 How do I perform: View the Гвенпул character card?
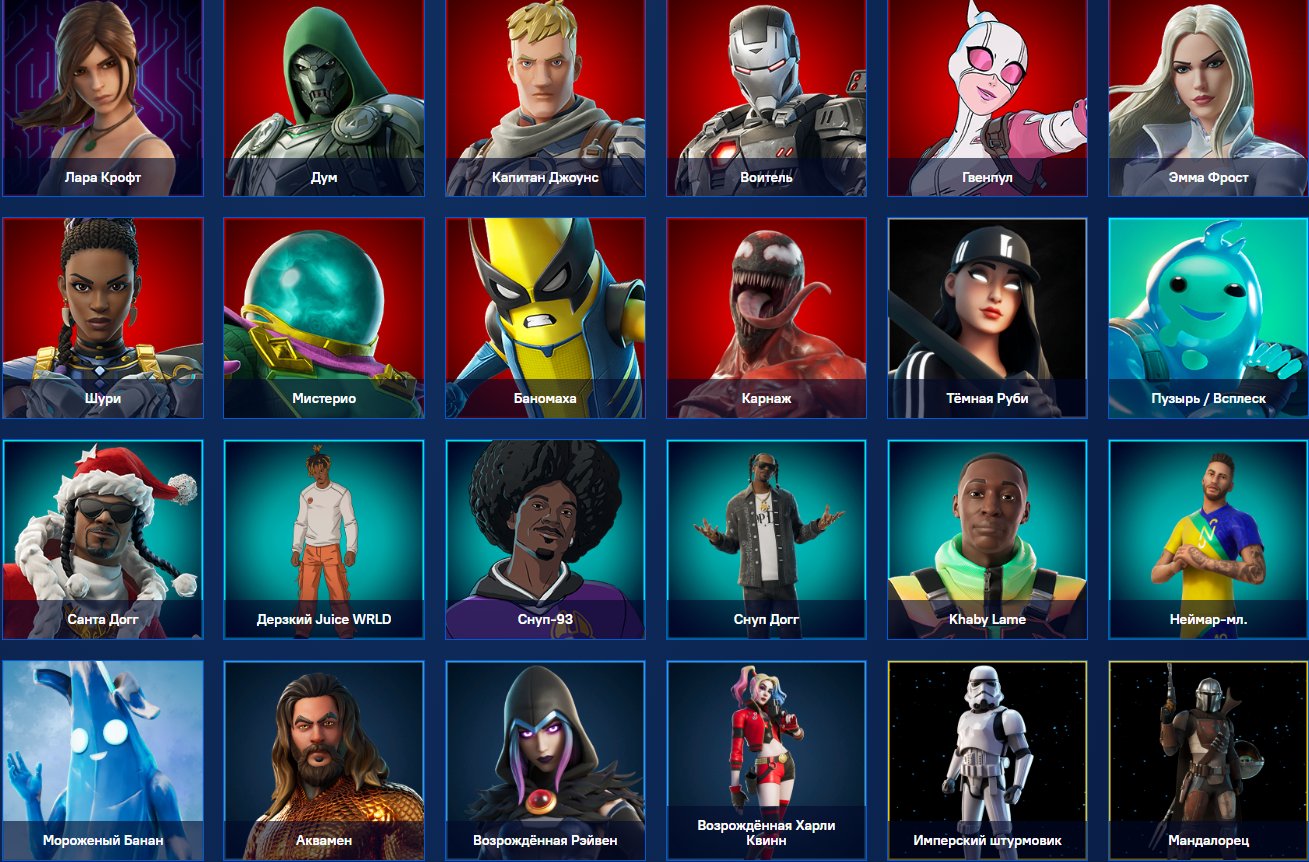pos(987,97)
